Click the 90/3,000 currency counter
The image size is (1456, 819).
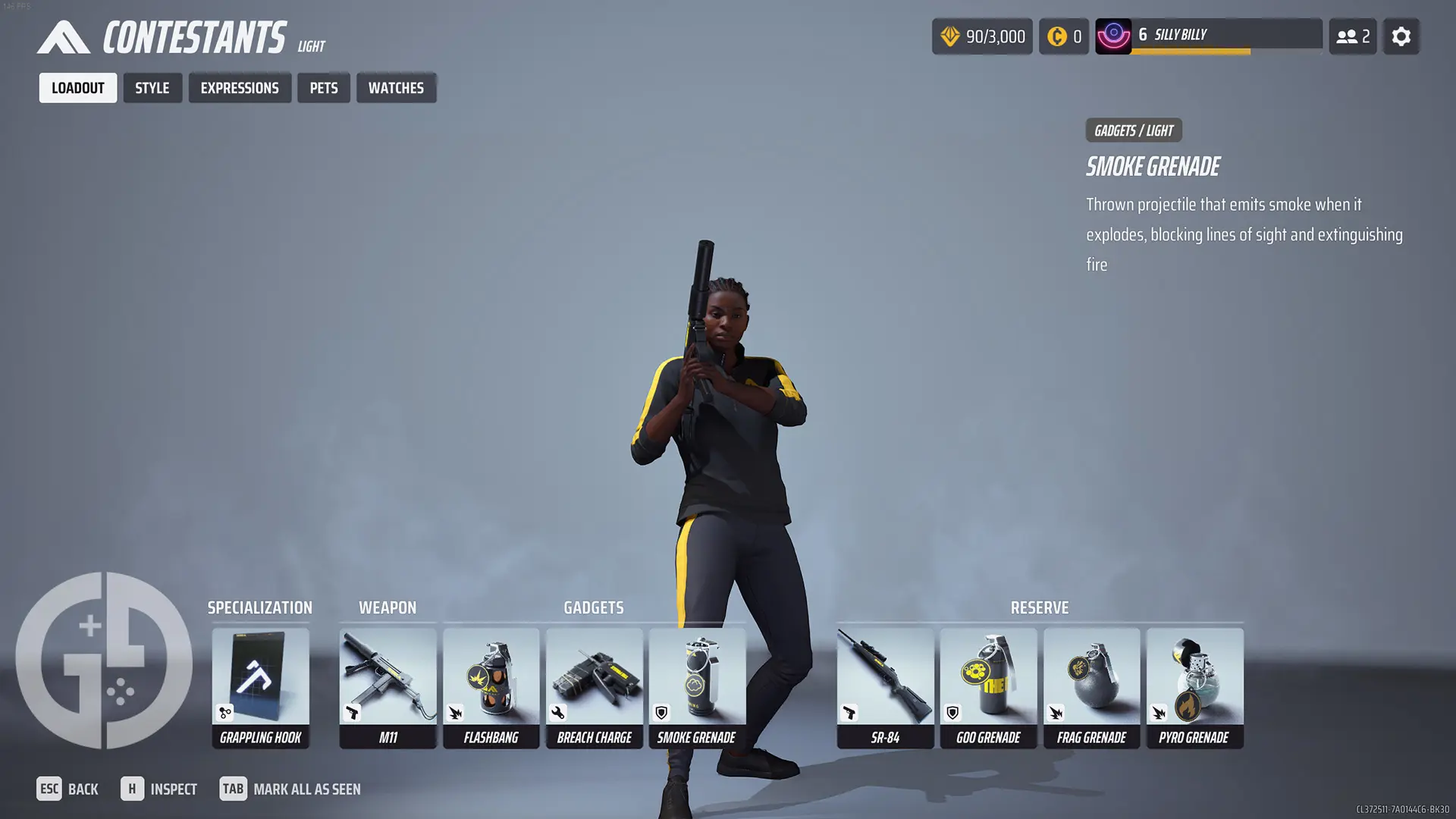click(x=982, y=36)
